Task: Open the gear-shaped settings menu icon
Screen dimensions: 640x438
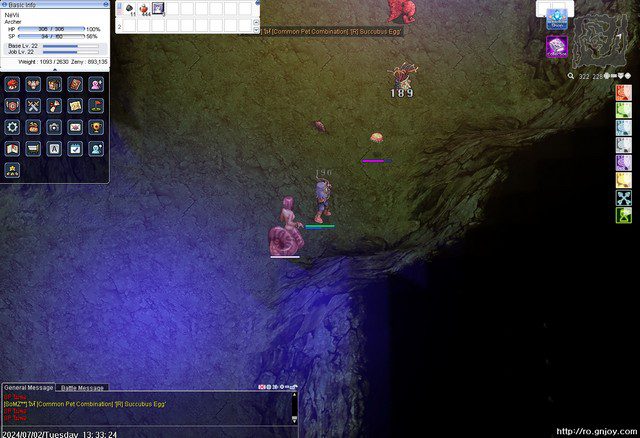Action: point(12,127)
